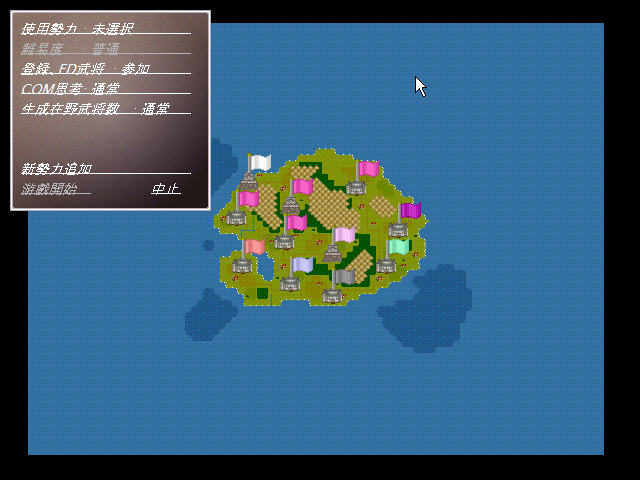
Task: Choose 新勢力追加 to add a new faction
Action: [x=57, y=168]
